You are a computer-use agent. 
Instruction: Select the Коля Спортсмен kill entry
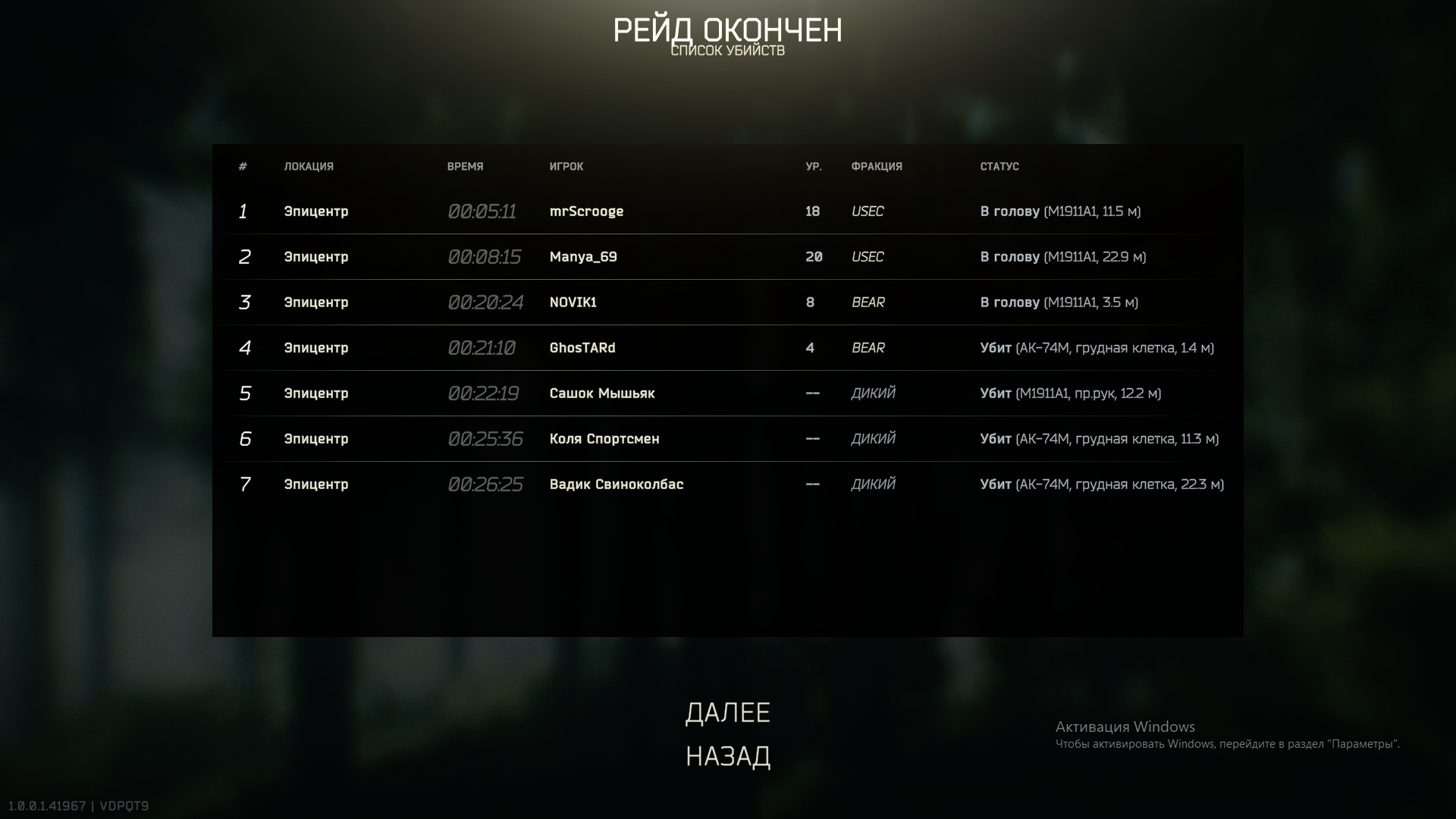coord(604,439)
